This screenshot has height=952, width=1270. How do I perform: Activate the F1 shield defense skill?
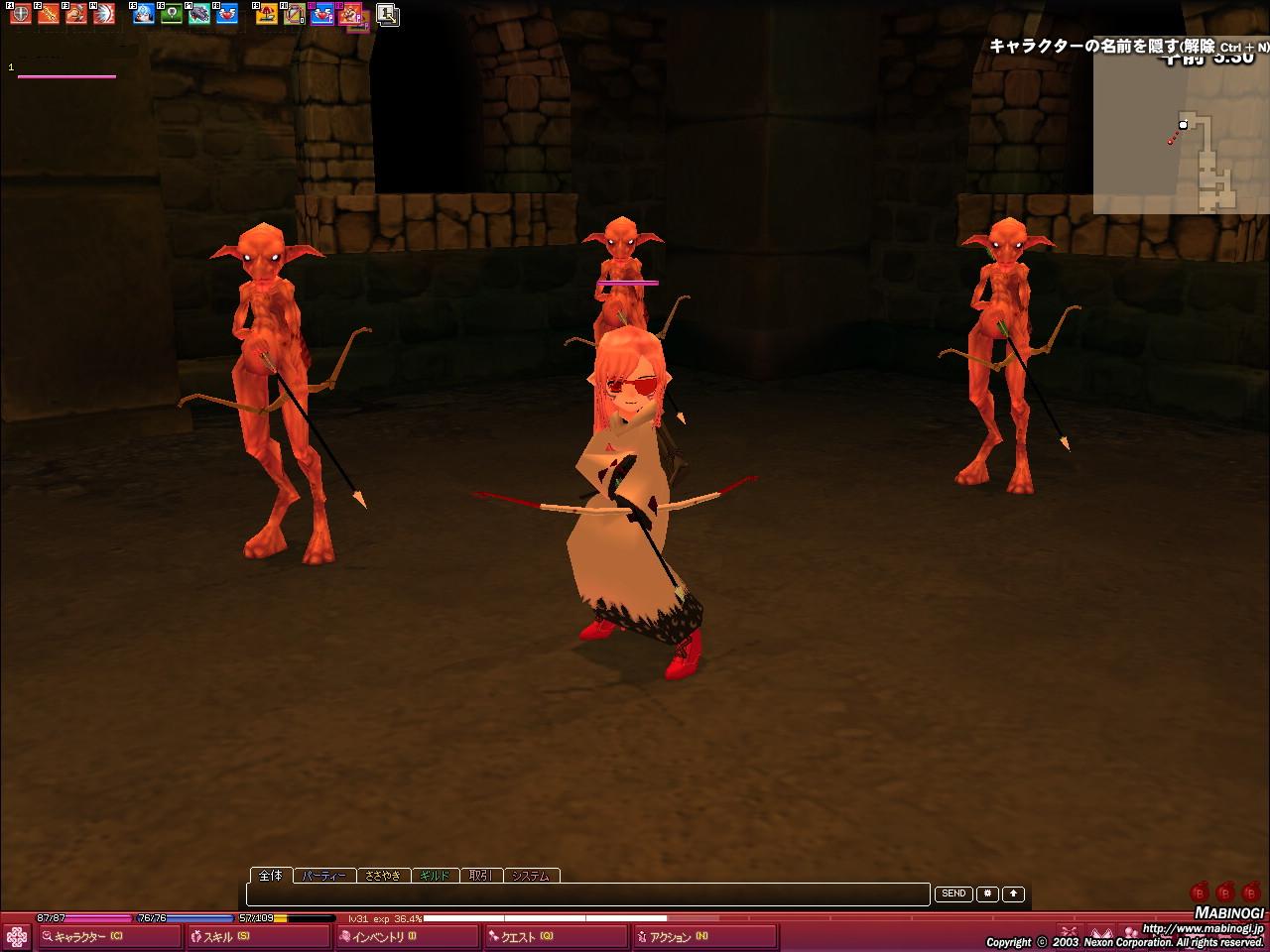[x=20, y=14]
